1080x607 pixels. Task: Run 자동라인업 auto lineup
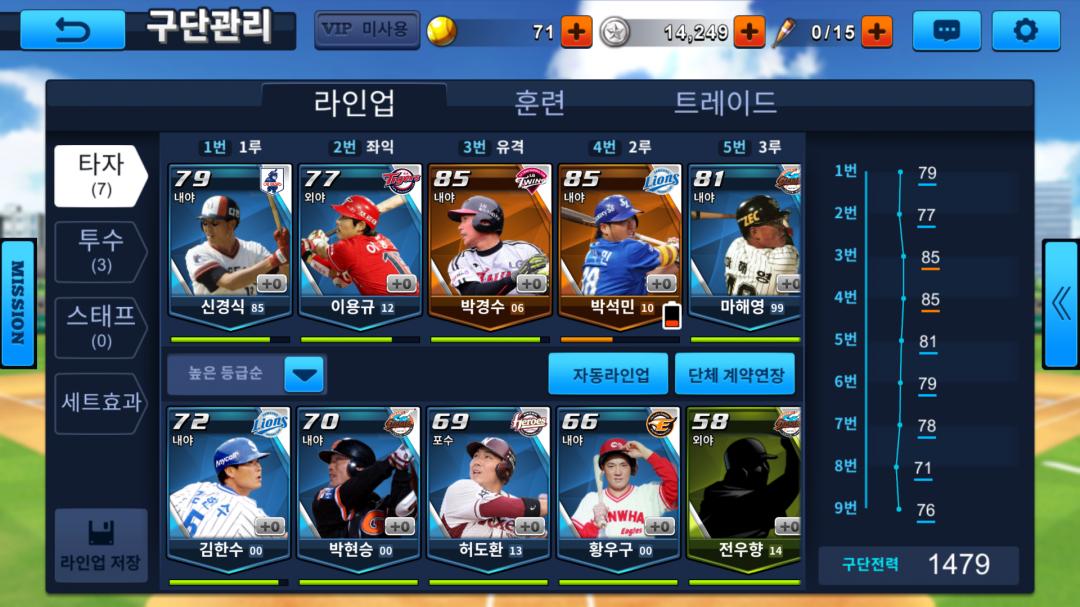pos(608,375)
